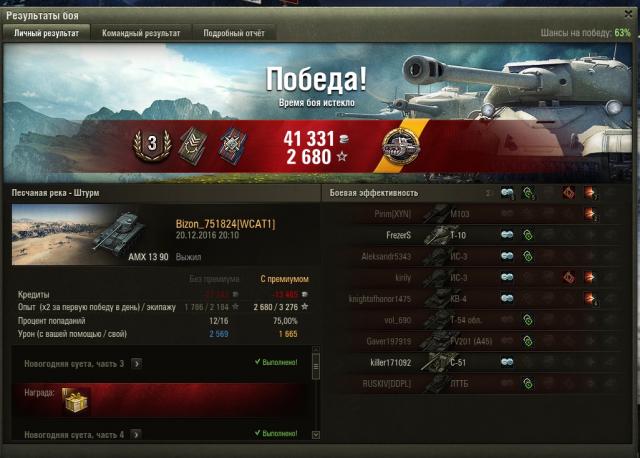Open the Подробный отчёт tab
Image resolution: width=640 pixels, height=458 pixels.
234,33
